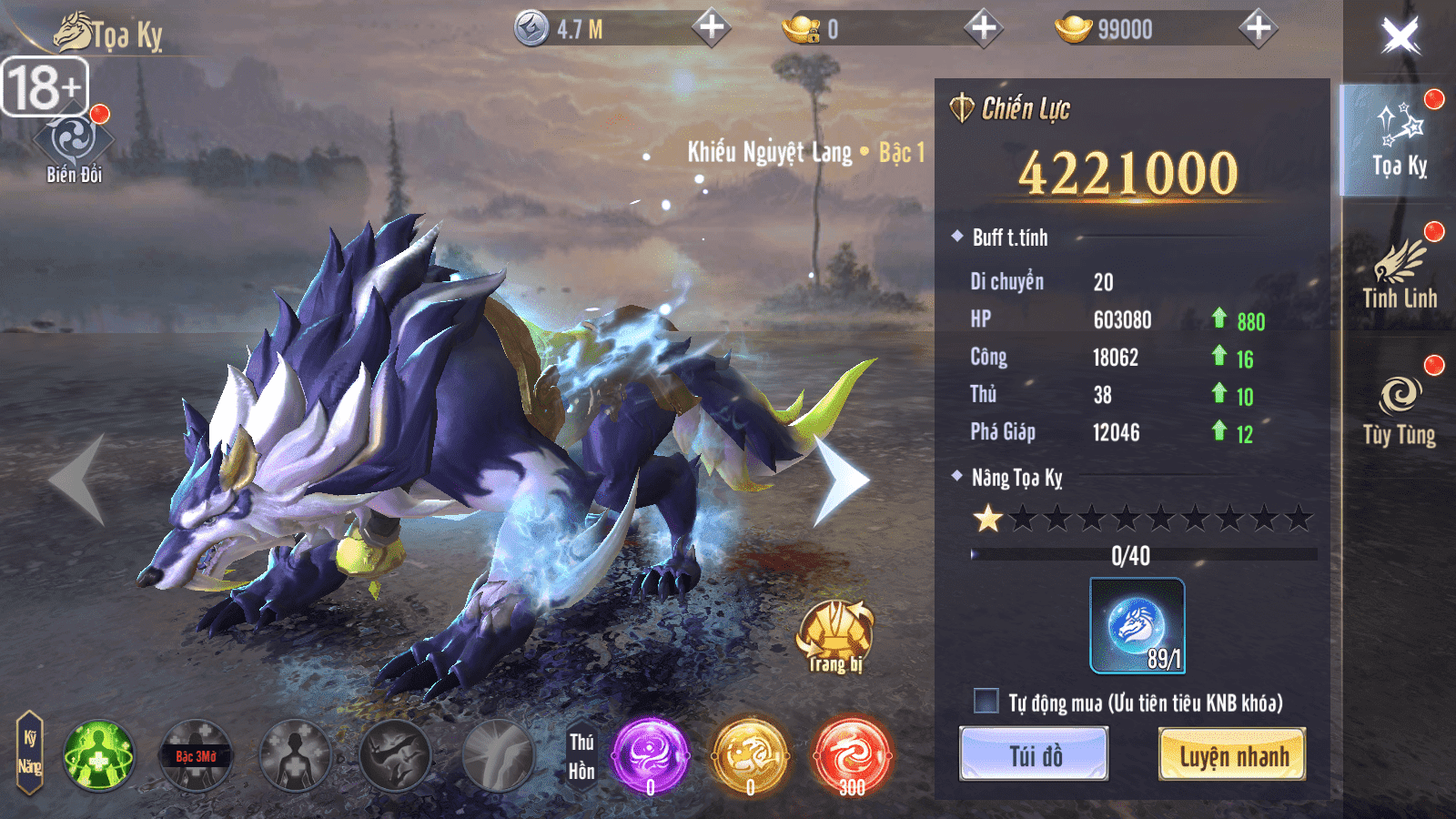The image size is (1456, 819).
Task: Open Túi đồ bag button
Action: point(1035,754)
